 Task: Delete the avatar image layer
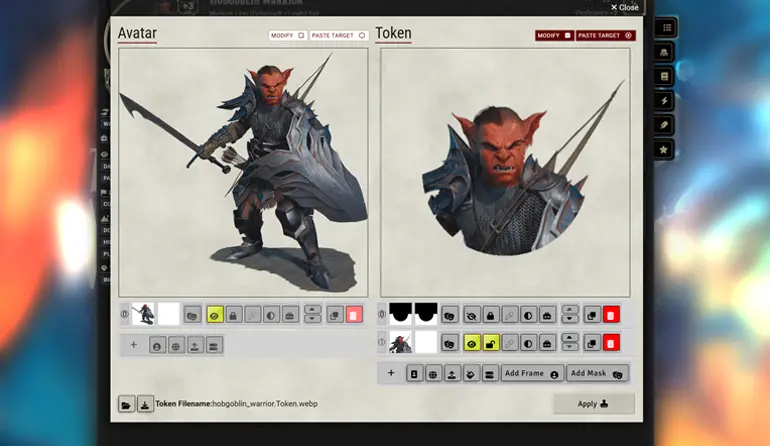click(354, 314)
